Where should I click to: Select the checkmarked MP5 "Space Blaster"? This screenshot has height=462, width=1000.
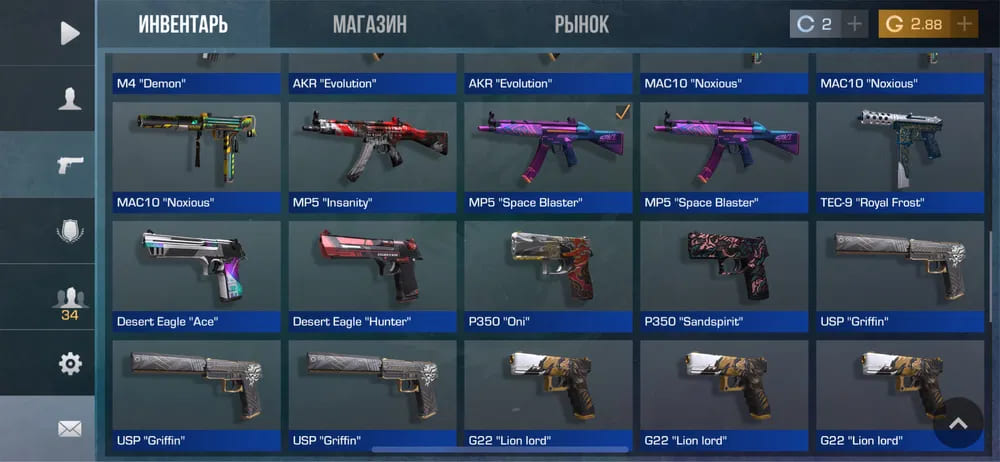547,156
